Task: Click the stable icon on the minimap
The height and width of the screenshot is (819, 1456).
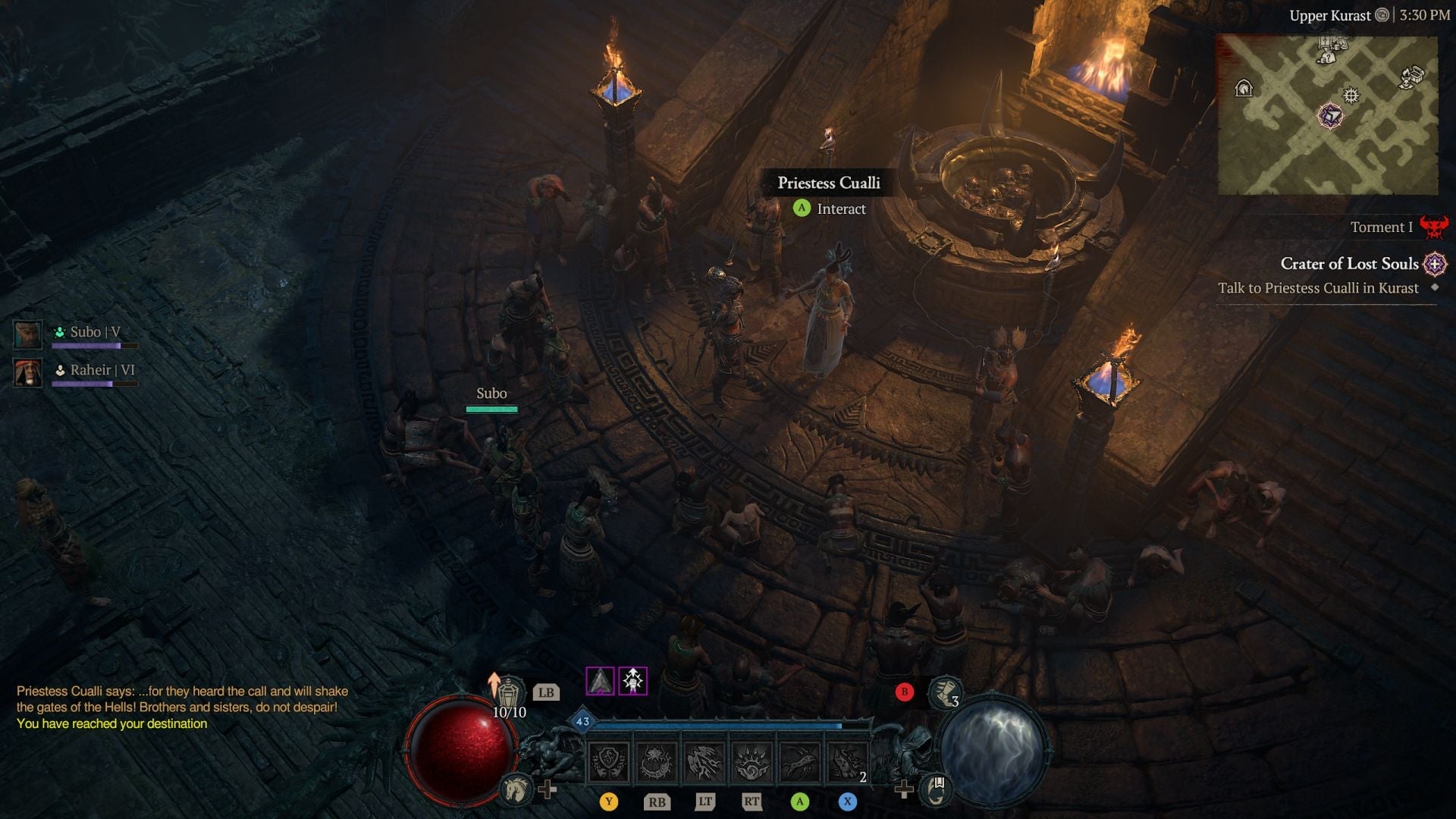Action: [x=1244, y=89]
